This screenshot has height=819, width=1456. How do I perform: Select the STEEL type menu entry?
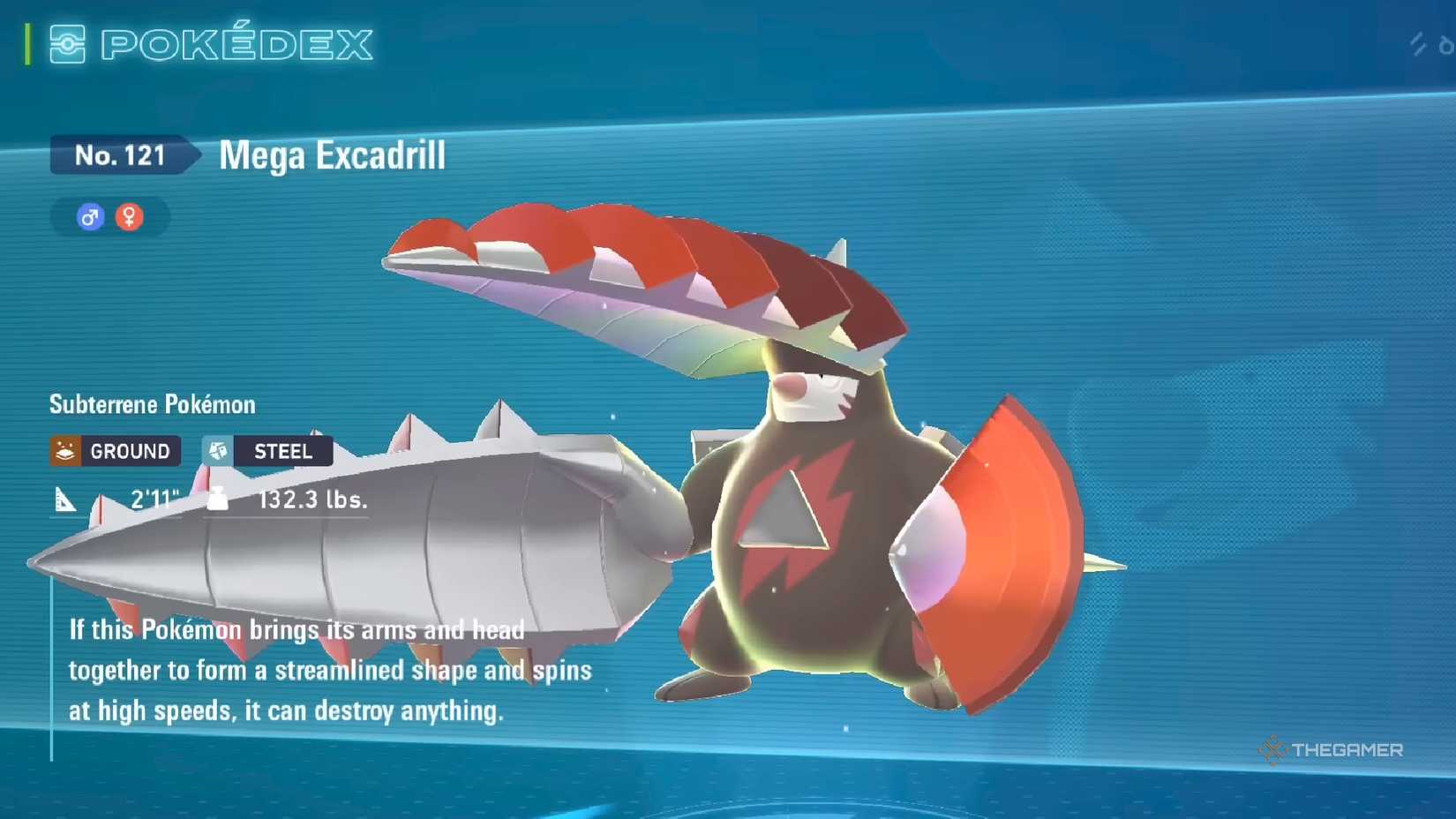coord(282,451)
